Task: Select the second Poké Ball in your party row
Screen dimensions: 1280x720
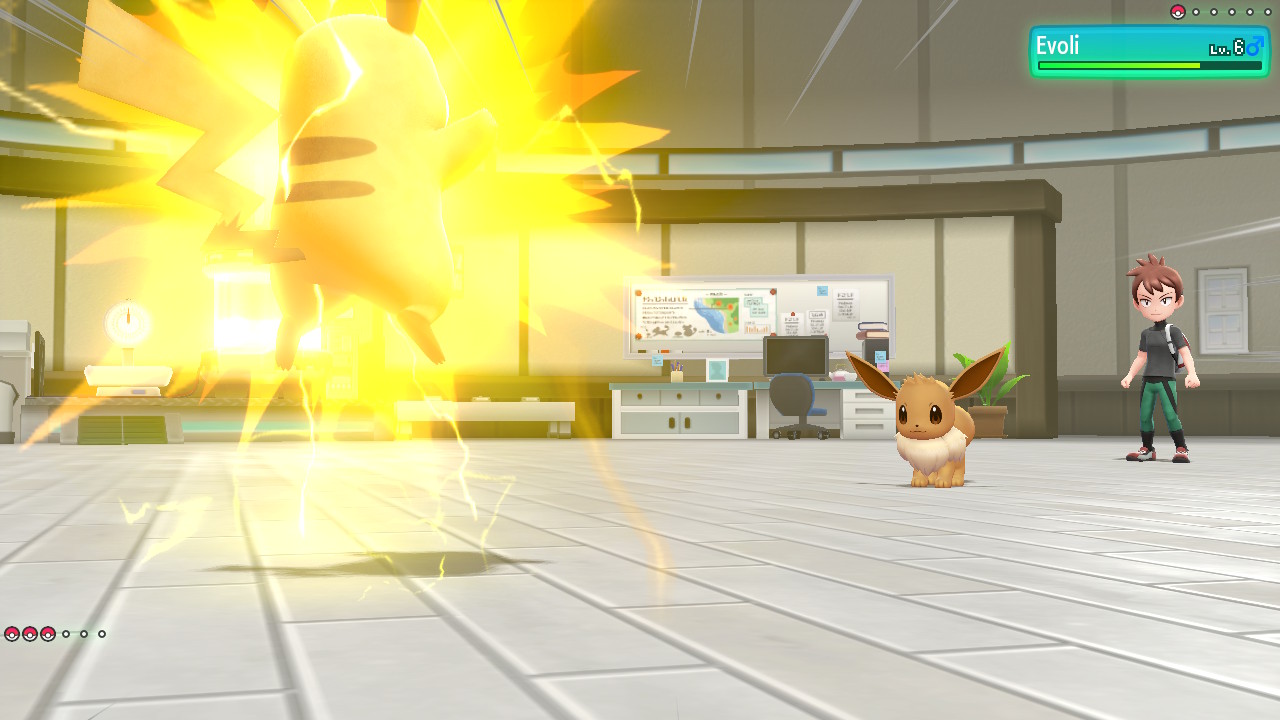Action: [x=29, y=634]
